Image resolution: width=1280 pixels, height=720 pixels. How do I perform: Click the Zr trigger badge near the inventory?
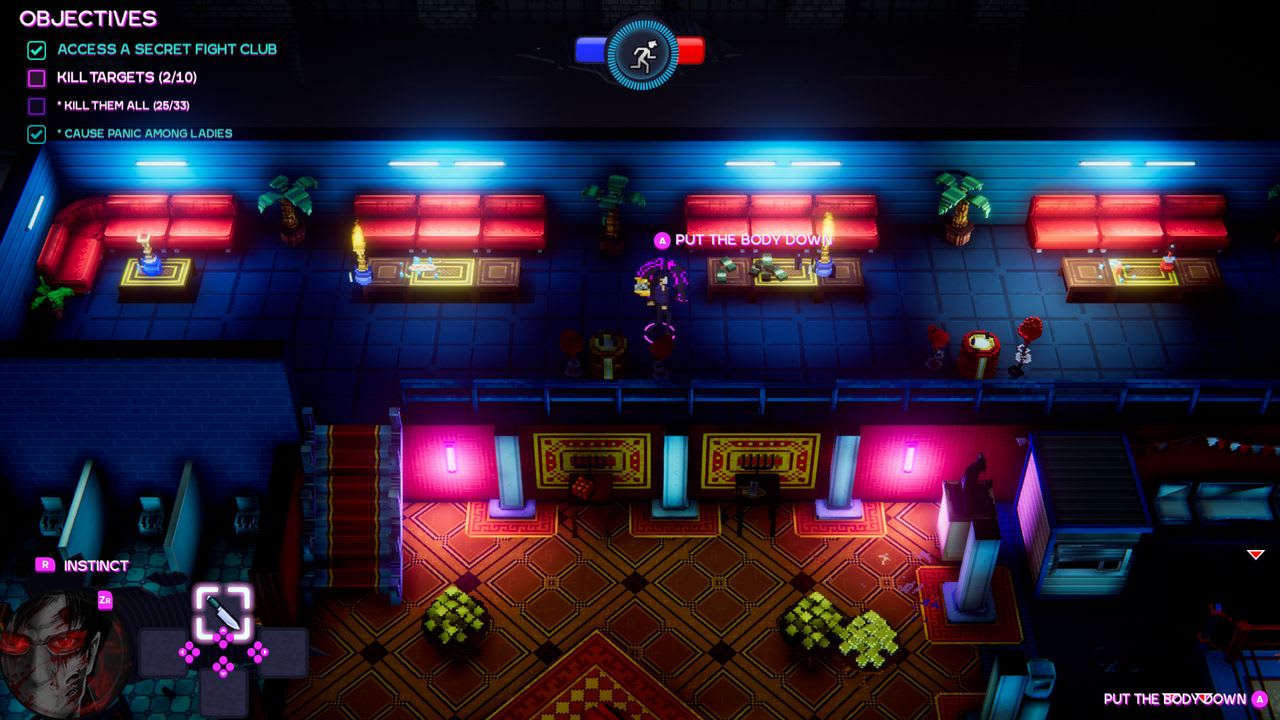point(106,600)
